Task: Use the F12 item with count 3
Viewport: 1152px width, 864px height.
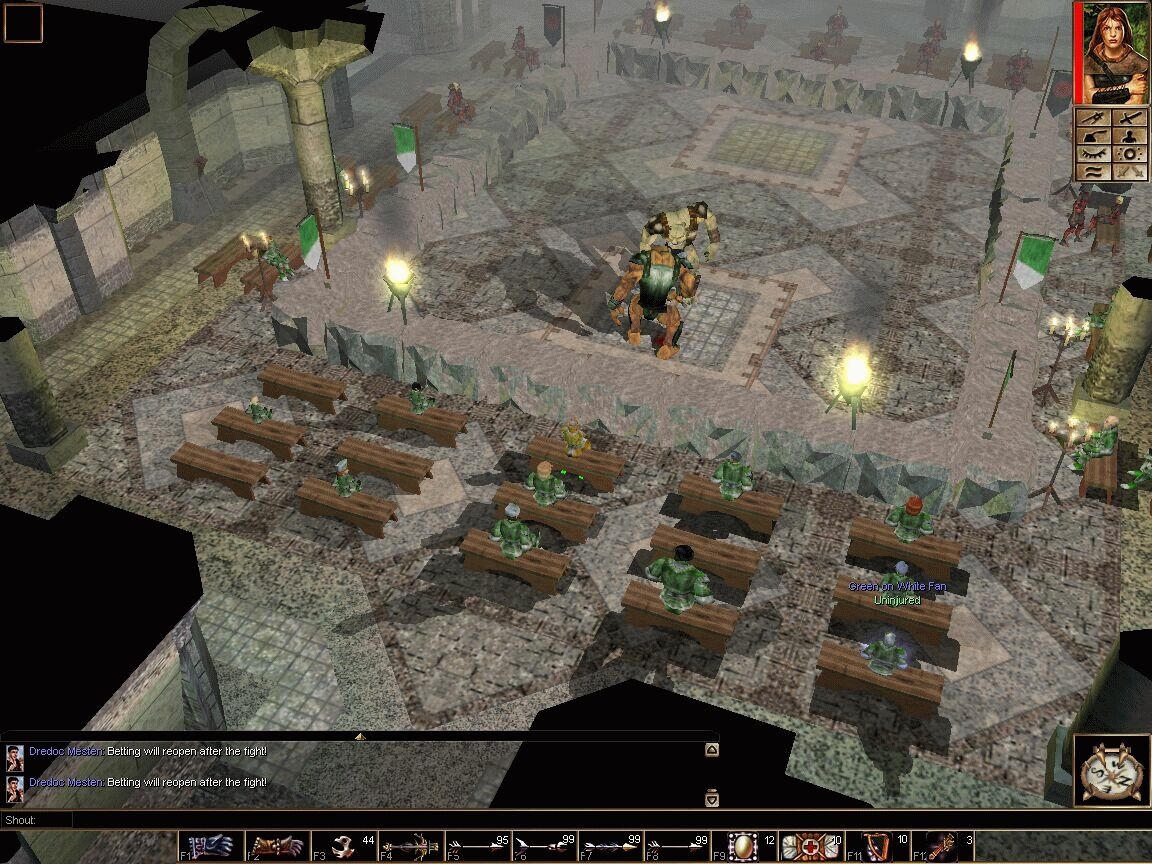Action: click(942, 847)
